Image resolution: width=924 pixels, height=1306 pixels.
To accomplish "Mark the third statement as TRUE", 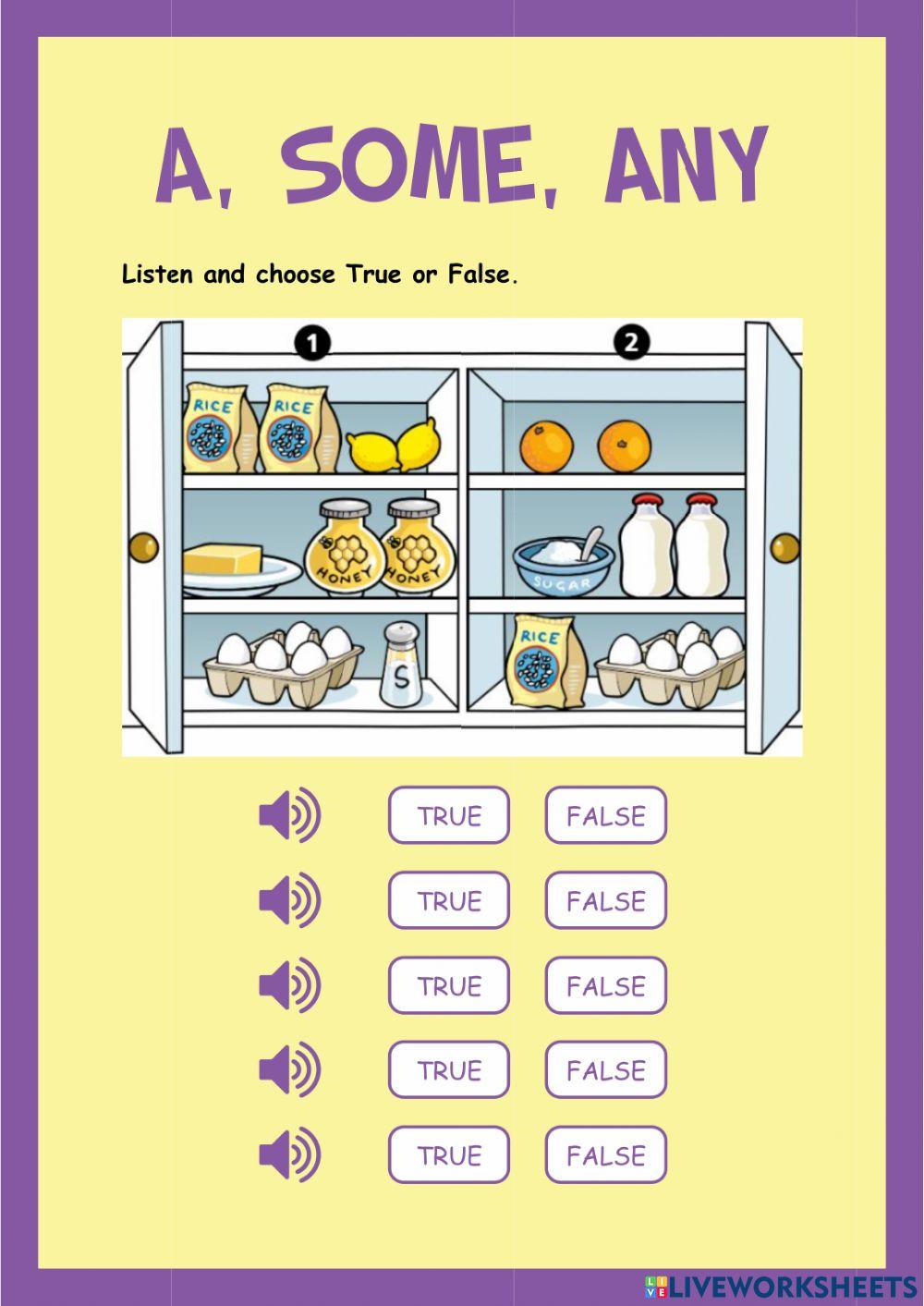I will [449, 985].
